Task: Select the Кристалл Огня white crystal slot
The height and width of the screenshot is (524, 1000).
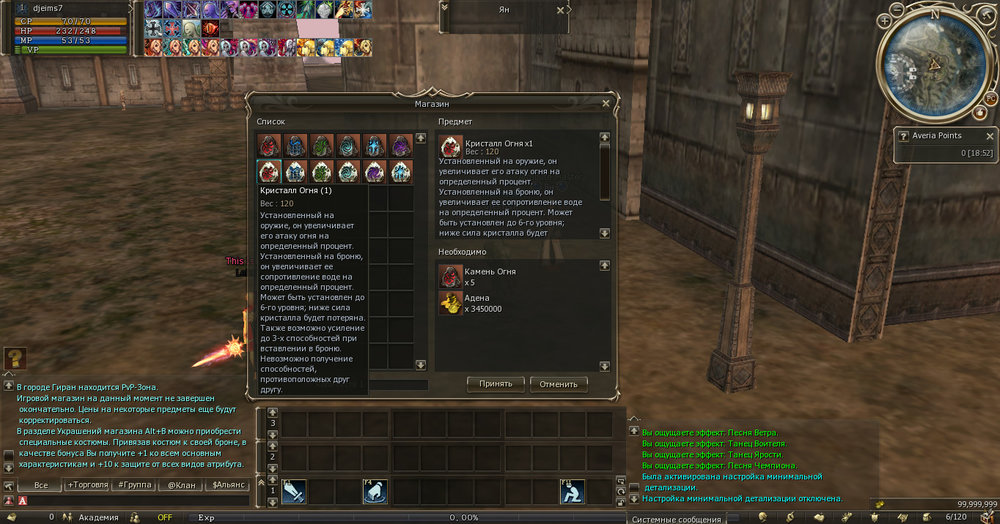Action: click(270, 172)
